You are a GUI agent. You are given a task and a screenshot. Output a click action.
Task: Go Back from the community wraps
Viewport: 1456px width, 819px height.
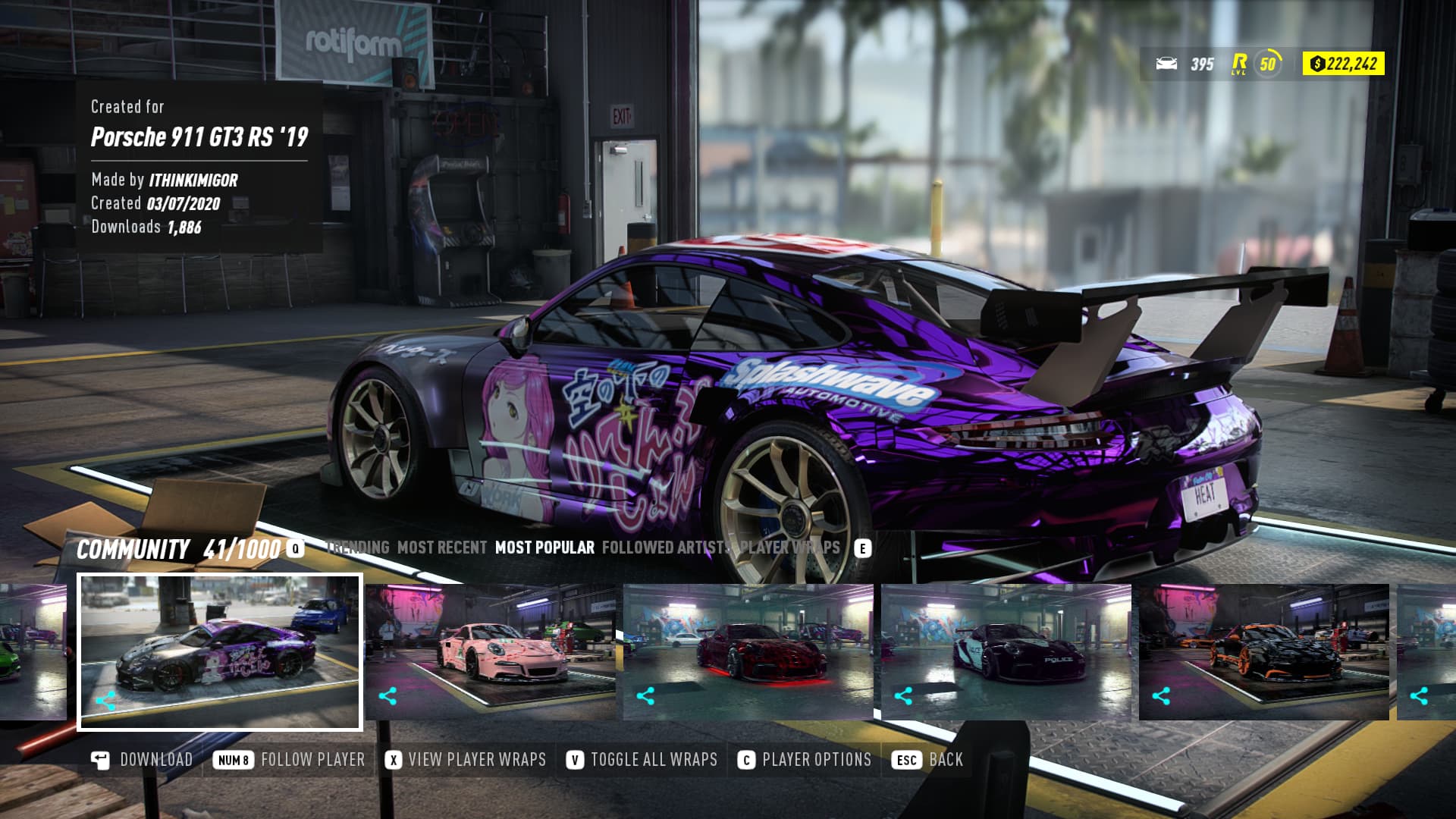click(x=928, y=760)
